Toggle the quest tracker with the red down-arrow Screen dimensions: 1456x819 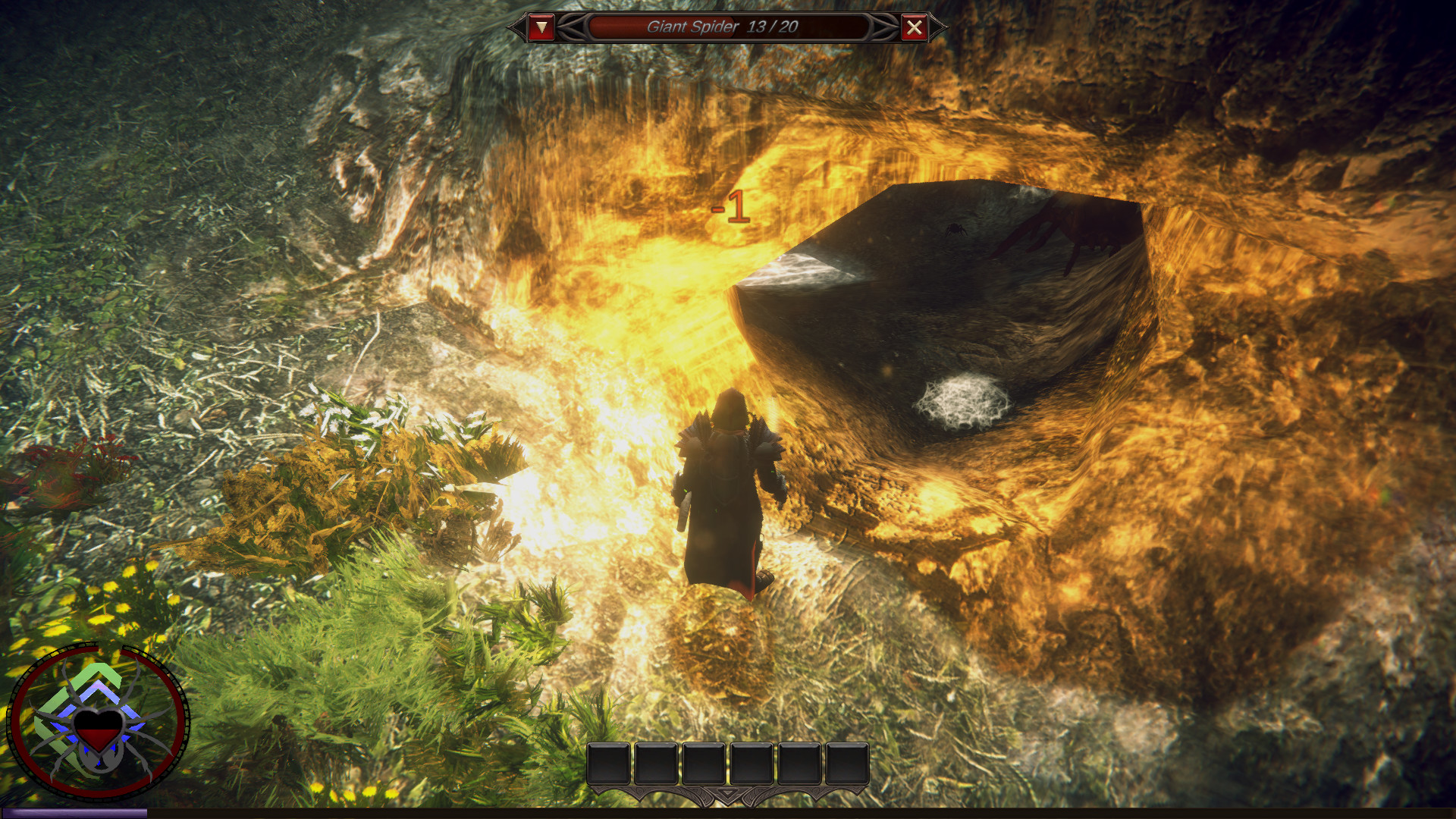[541, 27]
